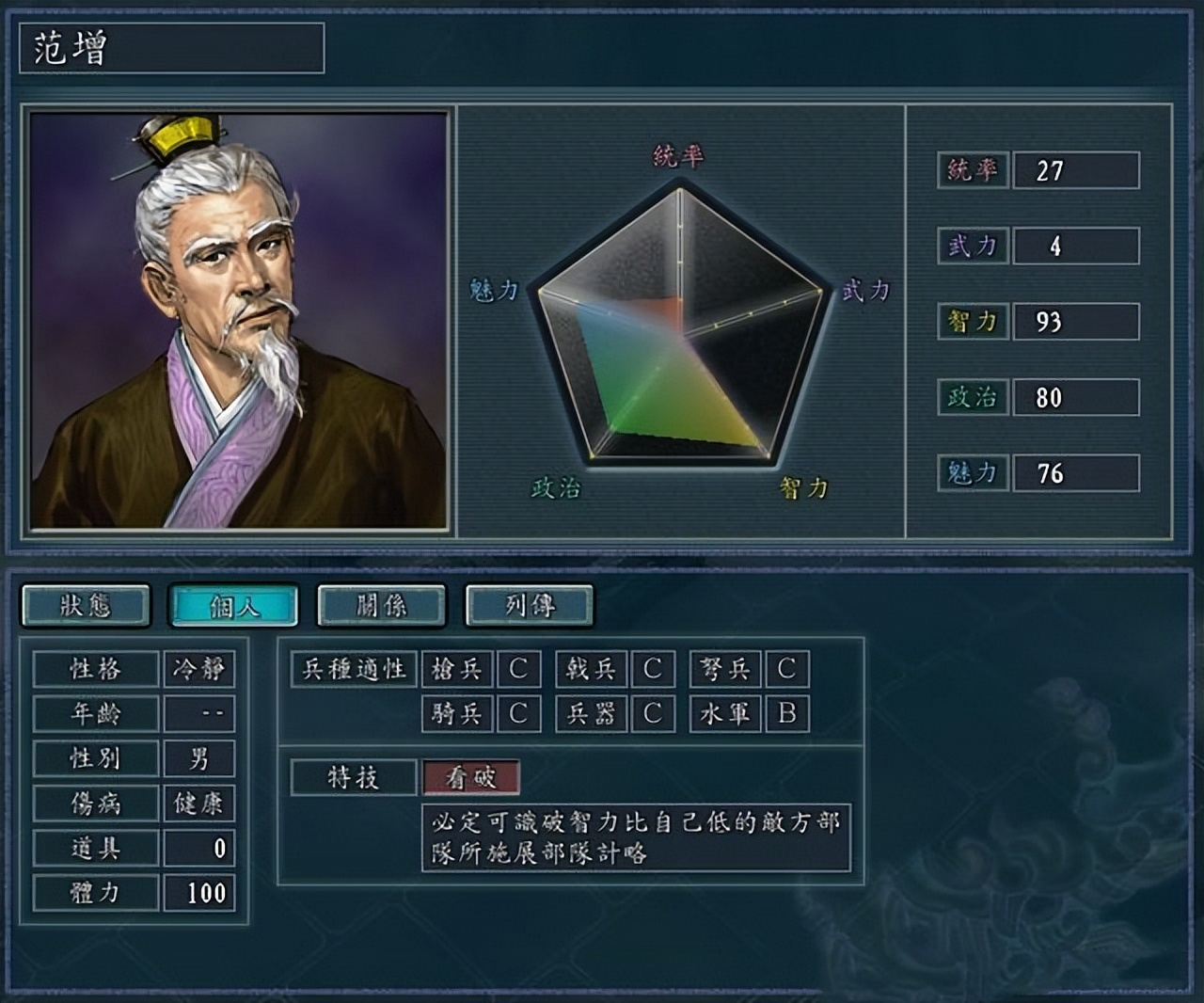1204x1003 pixels.
Task: Click the 武力 (War) stat label
Action: [x=972, y=246]
